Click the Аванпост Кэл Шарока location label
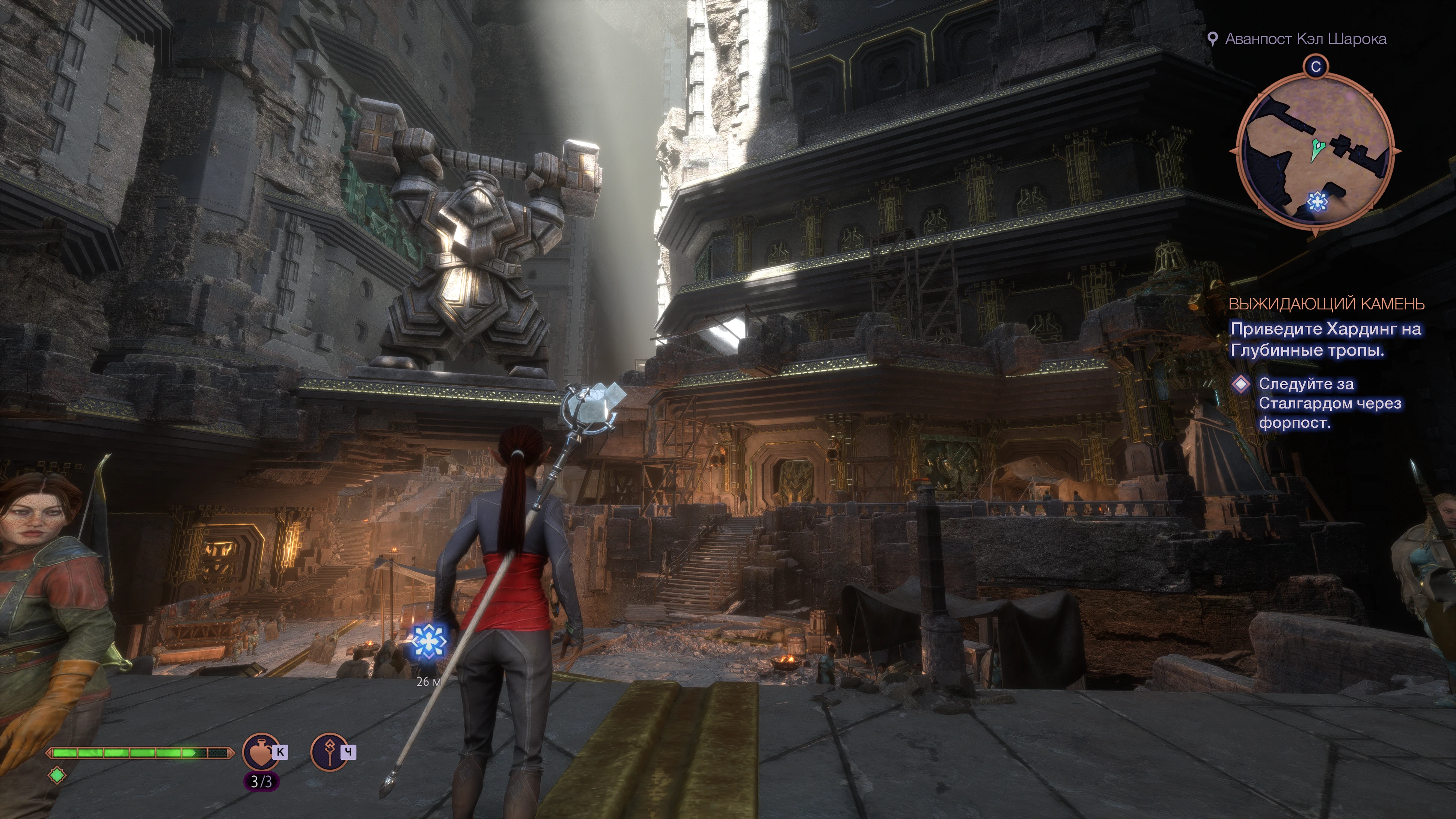Viewport: 1456px width, 819px height. click(x=1305, y=39)
